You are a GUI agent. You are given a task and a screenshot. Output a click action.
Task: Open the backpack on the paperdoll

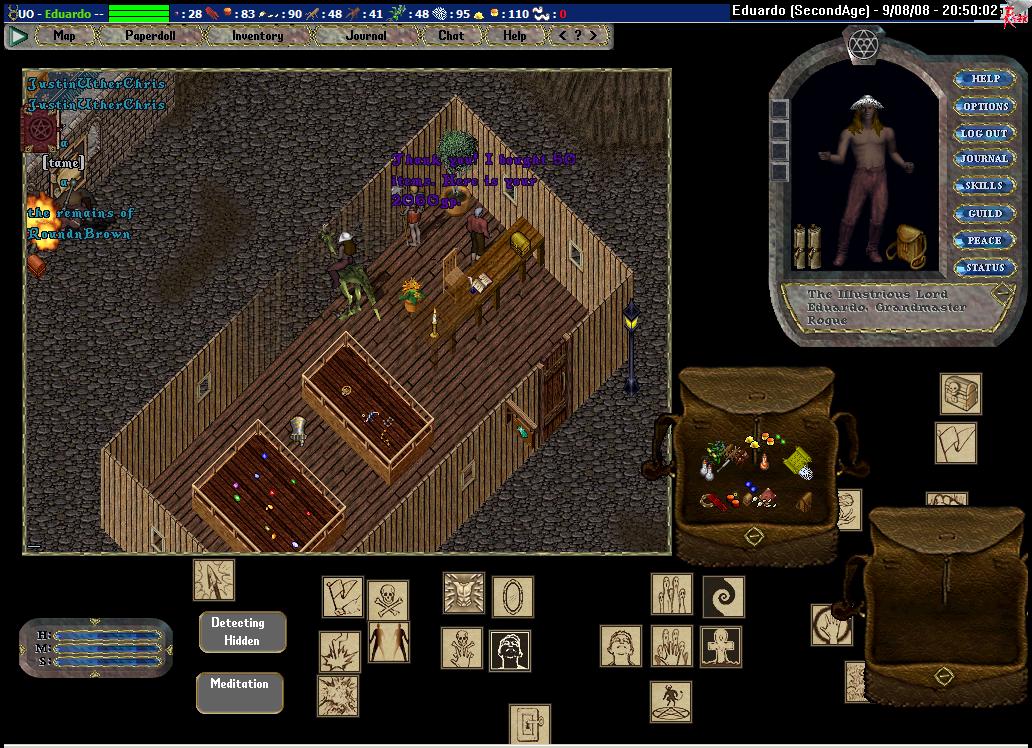click(x=905, y=246)
